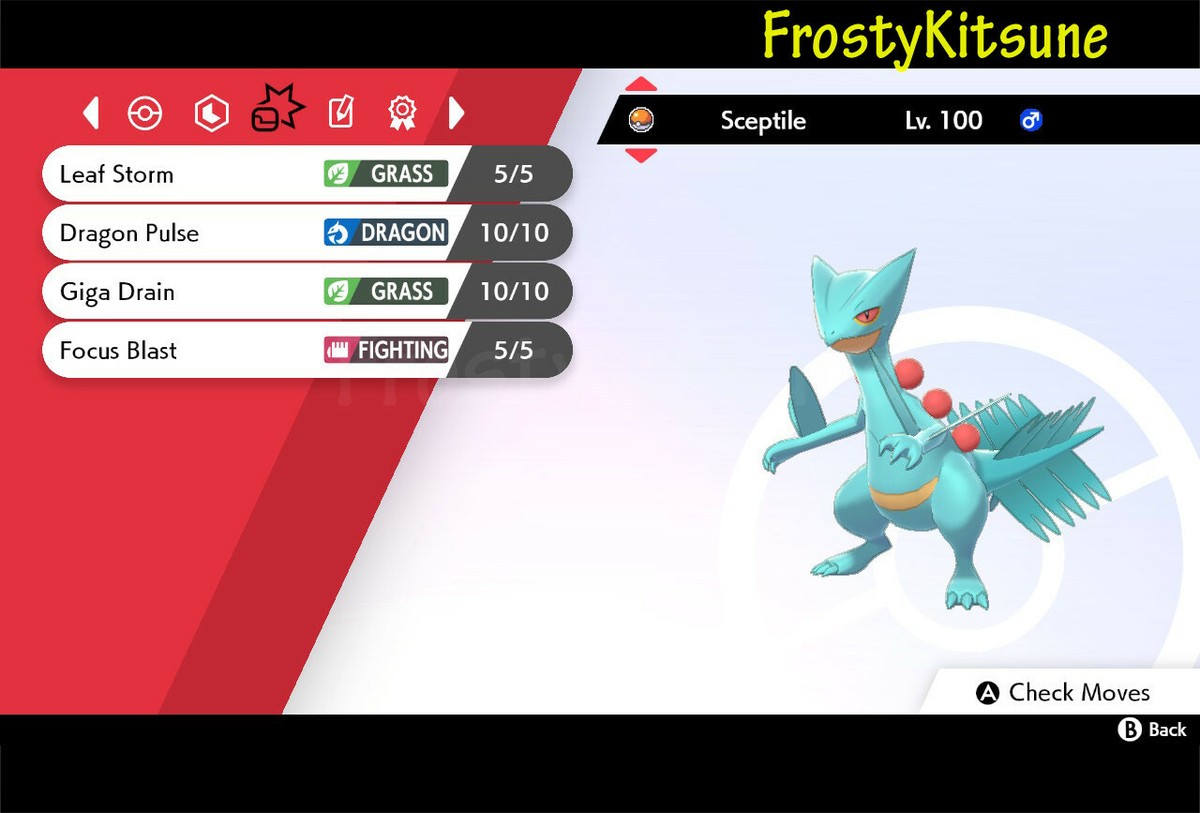Viewport: 1200px width, 813px height.
Task: Select Giga Drain in the move list
Action: pyautogui.click(x=300, y=292)
